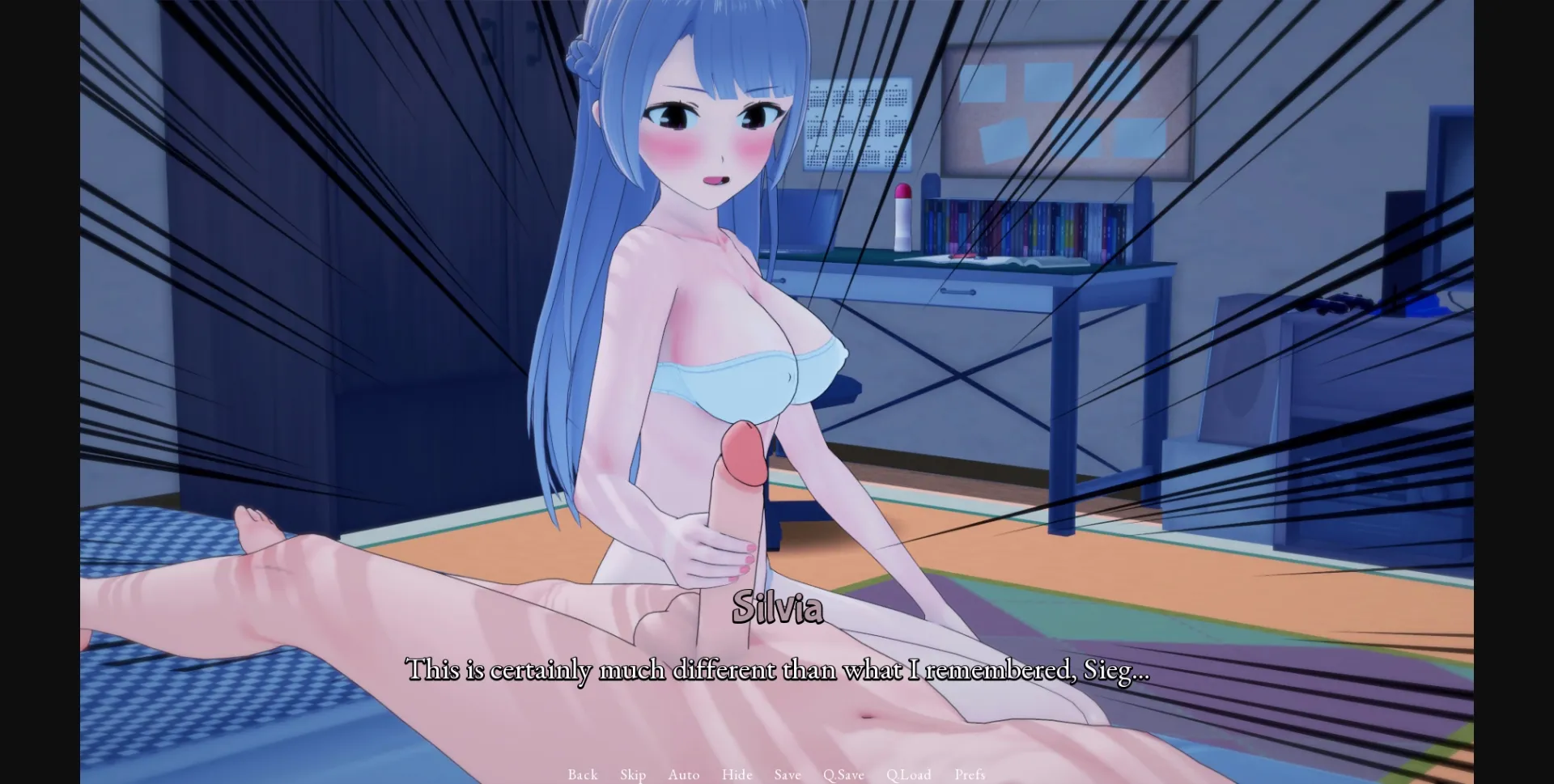This screenshot has width=1554, height=784.
Task: Toggle the dialogue interface visibility with Hide
Action: (737, 774)
